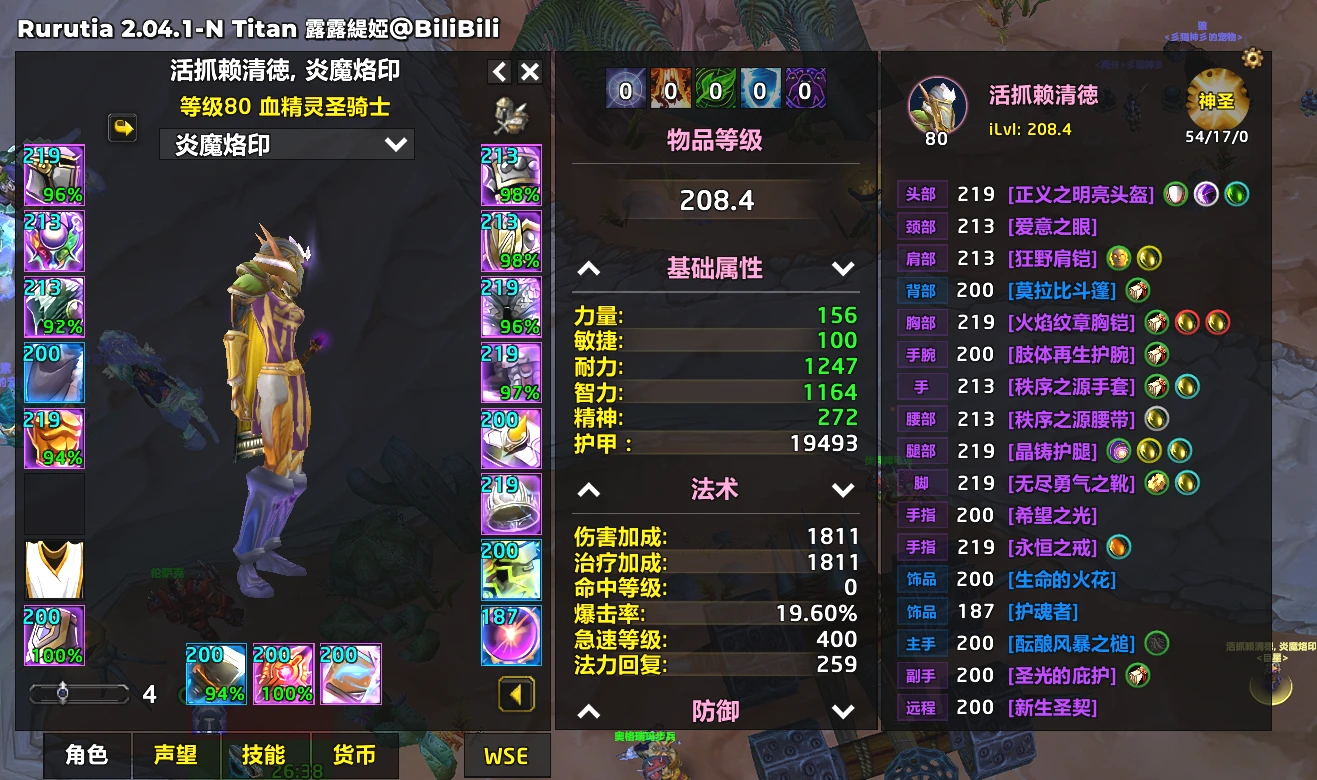Click the frost resistance icon

pos(760,88)
